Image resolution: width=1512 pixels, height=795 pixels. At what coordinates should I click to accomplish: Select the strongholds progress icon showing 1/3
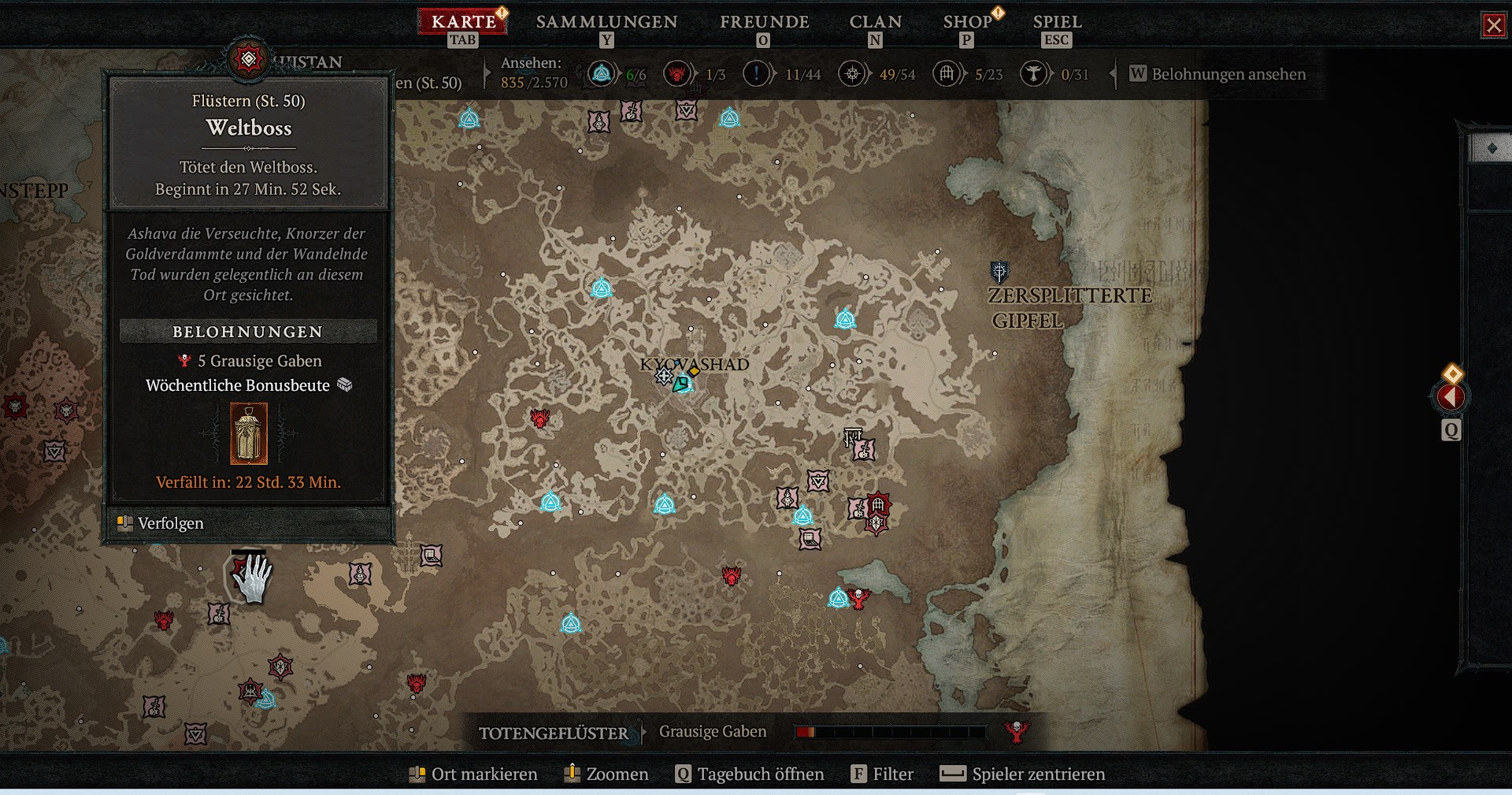click(x=676, y=74)
